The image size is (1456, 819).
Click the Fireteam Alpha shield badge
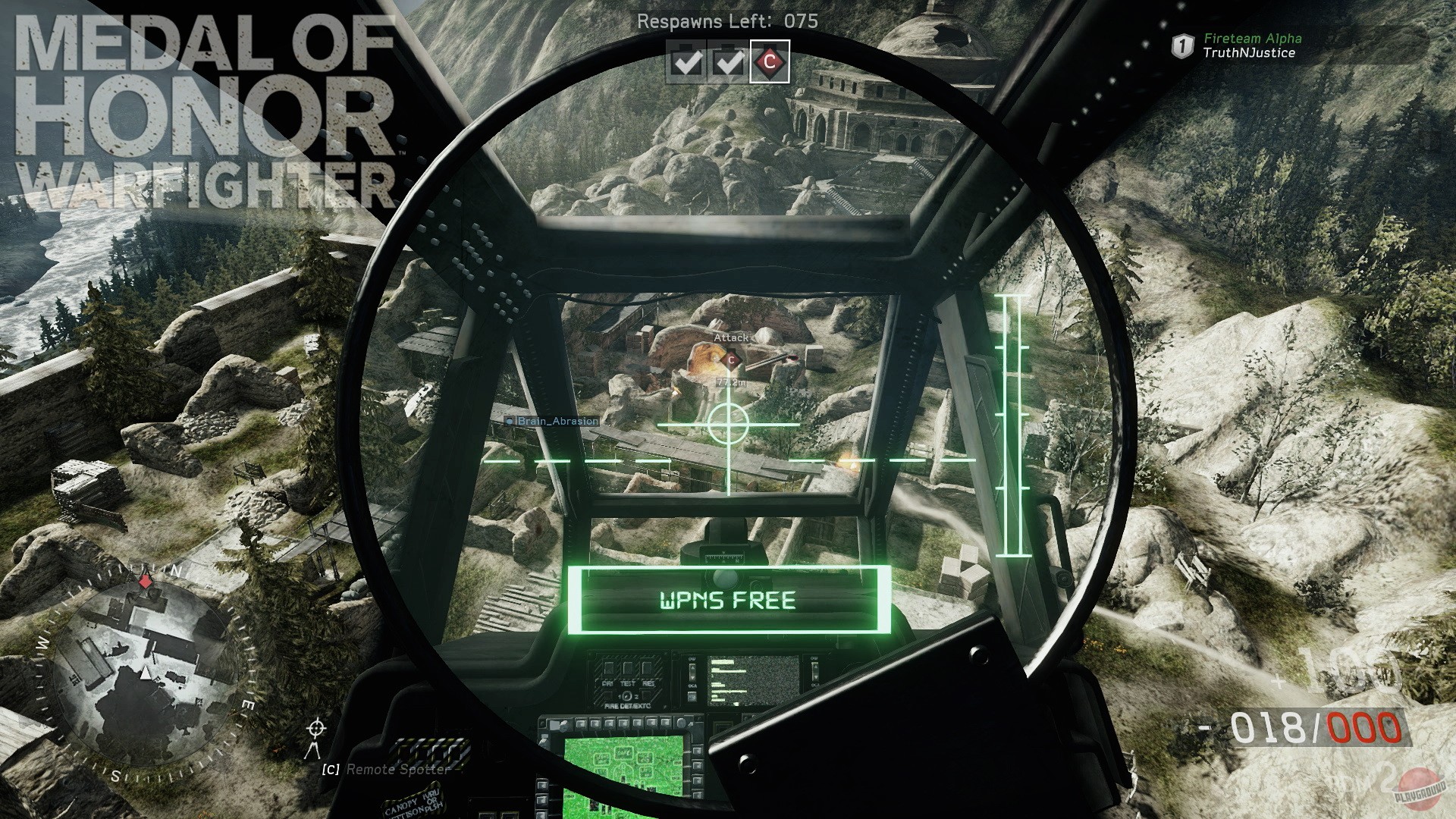(x=1184, y=44)
